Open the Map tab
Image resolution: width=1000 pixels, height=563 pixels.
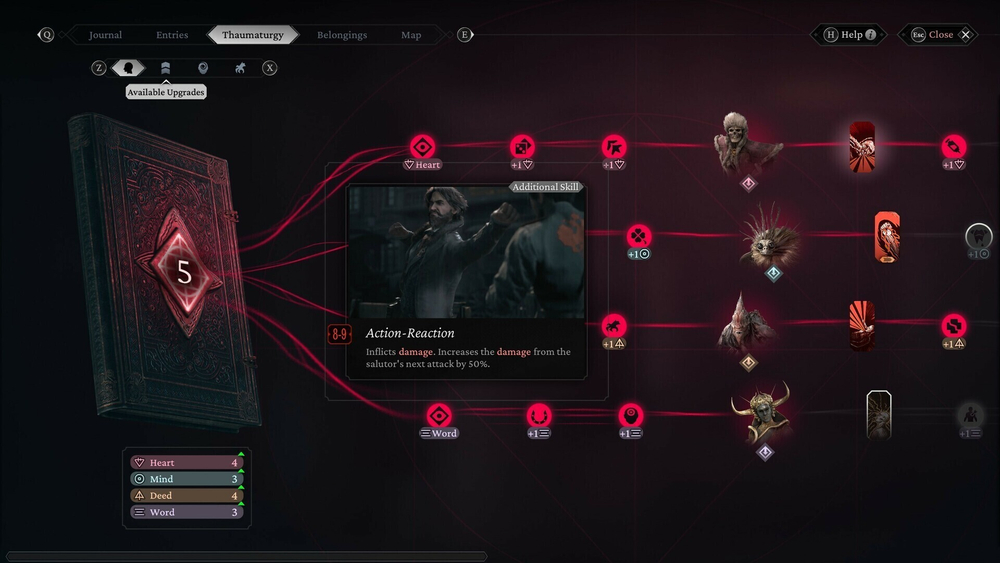pos(411,35)
